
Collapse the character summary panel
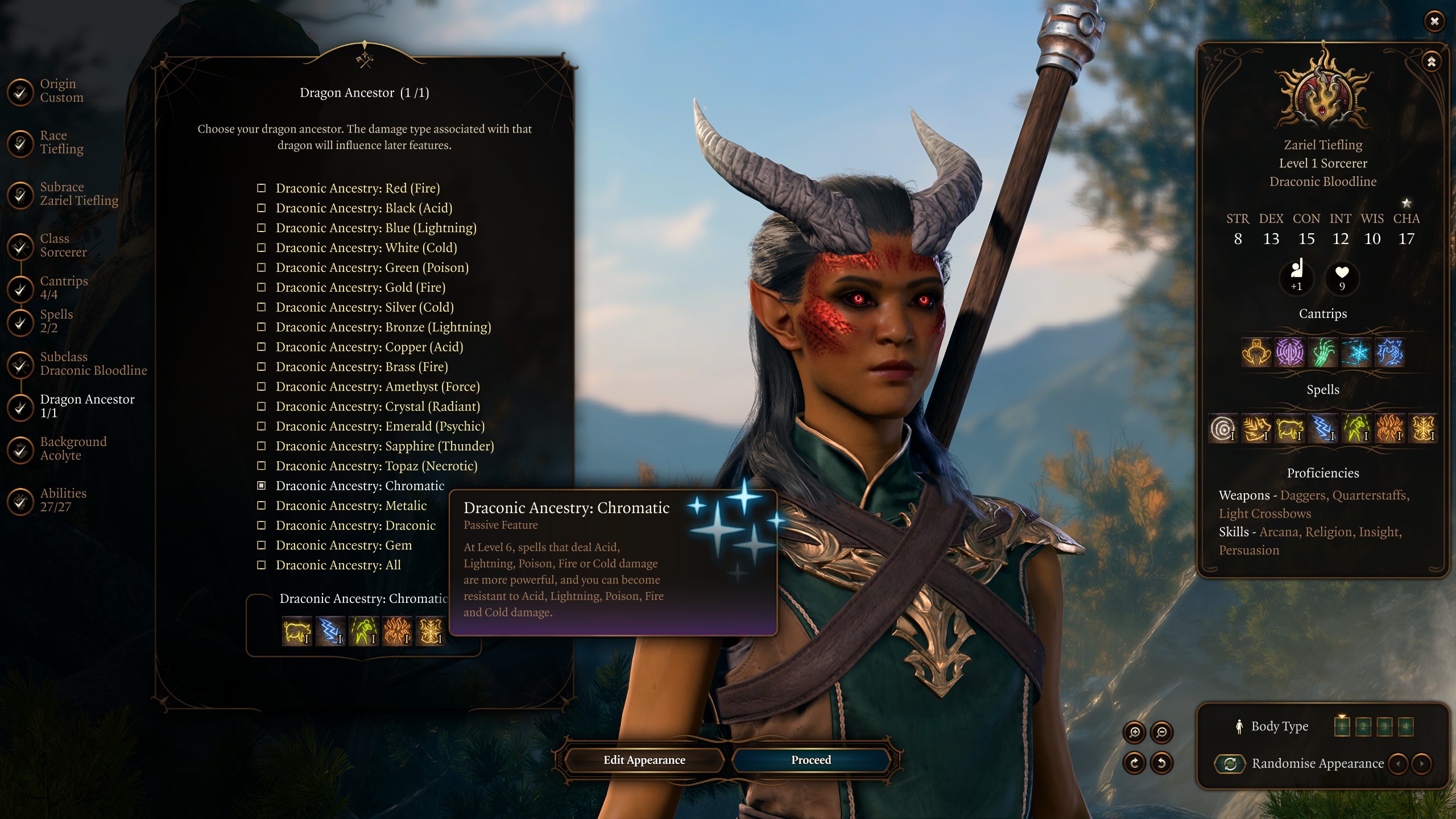pyautogui.click(x=1431, y=61)
